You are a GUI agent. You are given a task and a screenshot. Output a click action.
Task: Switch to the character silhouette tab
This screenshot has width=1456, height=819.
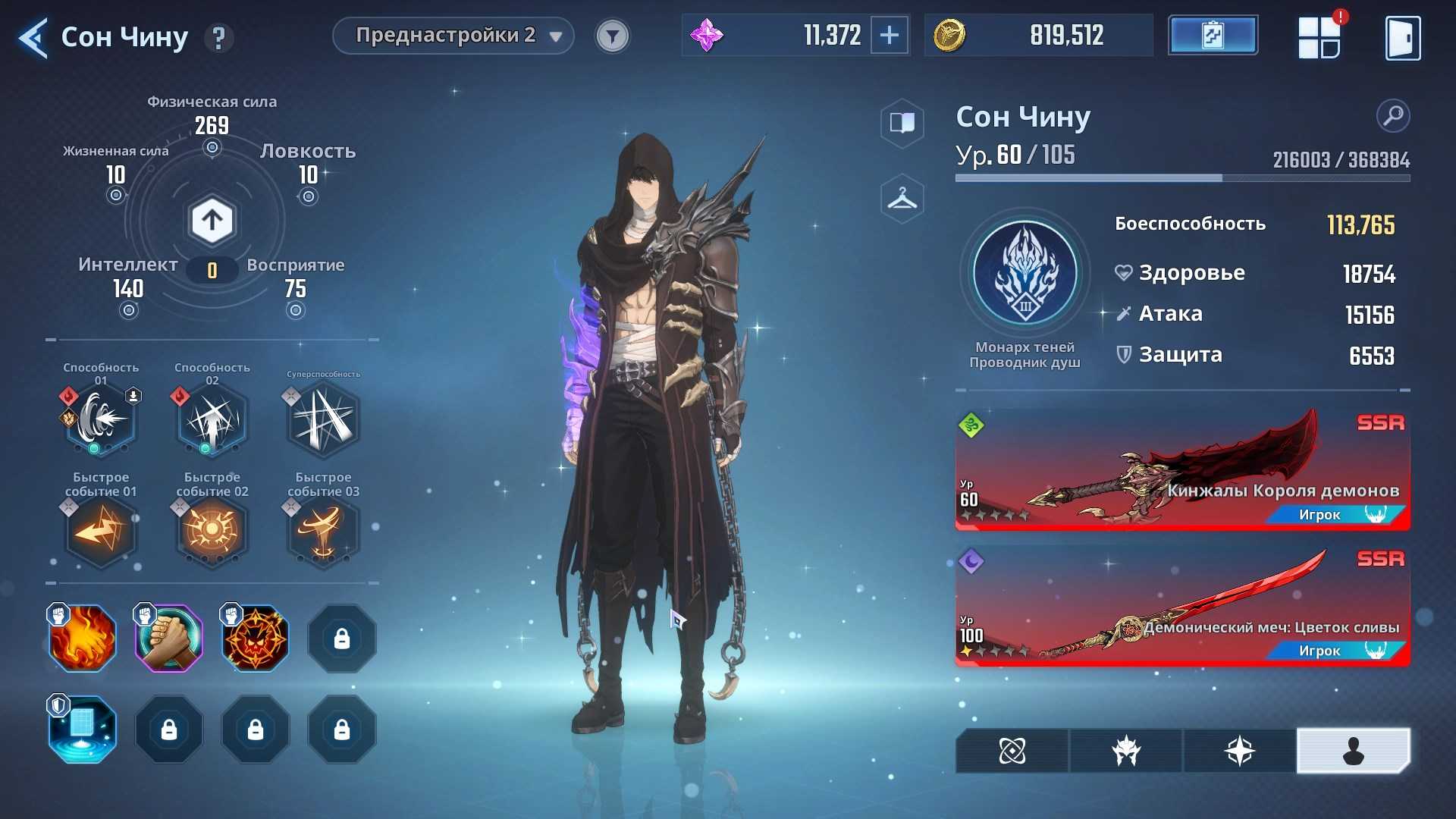pyautogui.click(x=1353, y=751)
